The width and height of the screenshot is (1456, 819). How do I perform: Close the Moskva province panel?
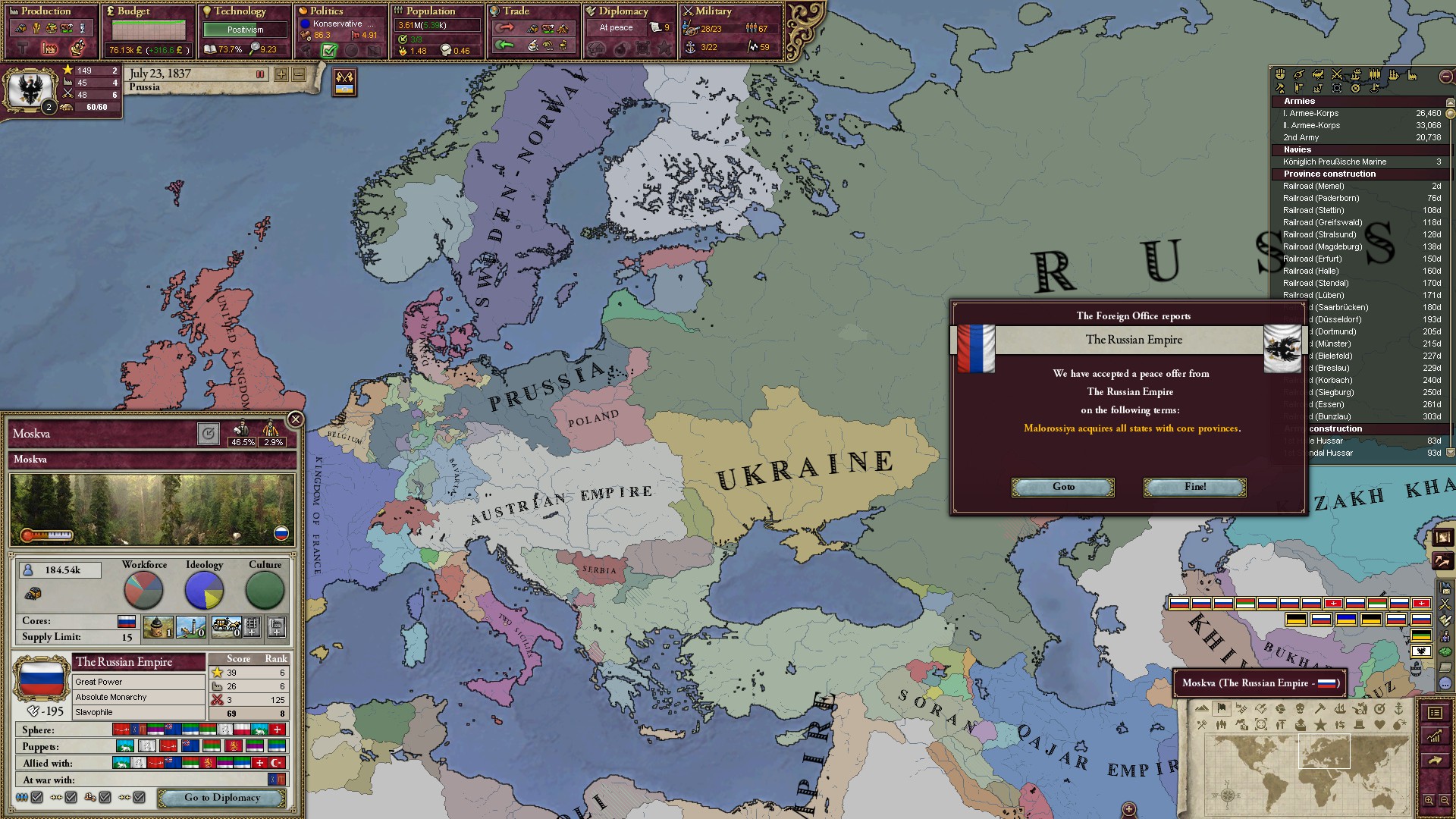pyautogui.click(x=296, y=419)
